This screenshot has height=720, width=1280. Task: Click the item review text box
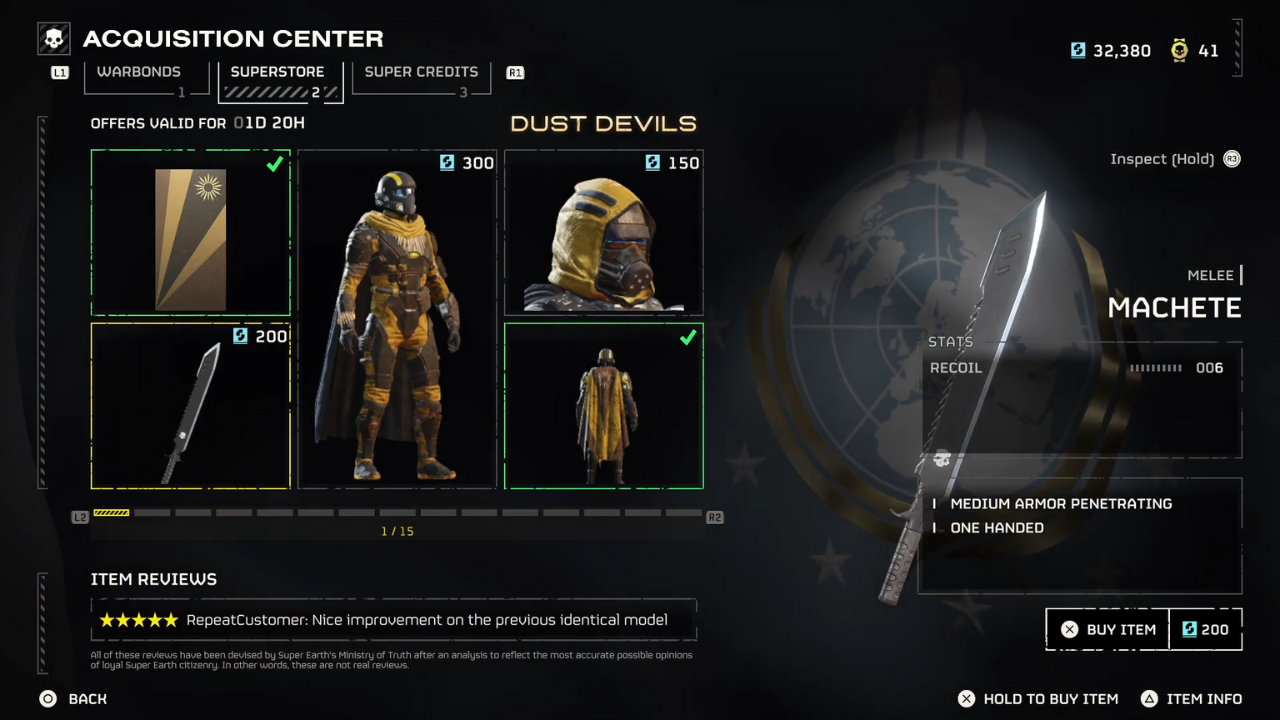pyautogui.click(x=393, y=620)
